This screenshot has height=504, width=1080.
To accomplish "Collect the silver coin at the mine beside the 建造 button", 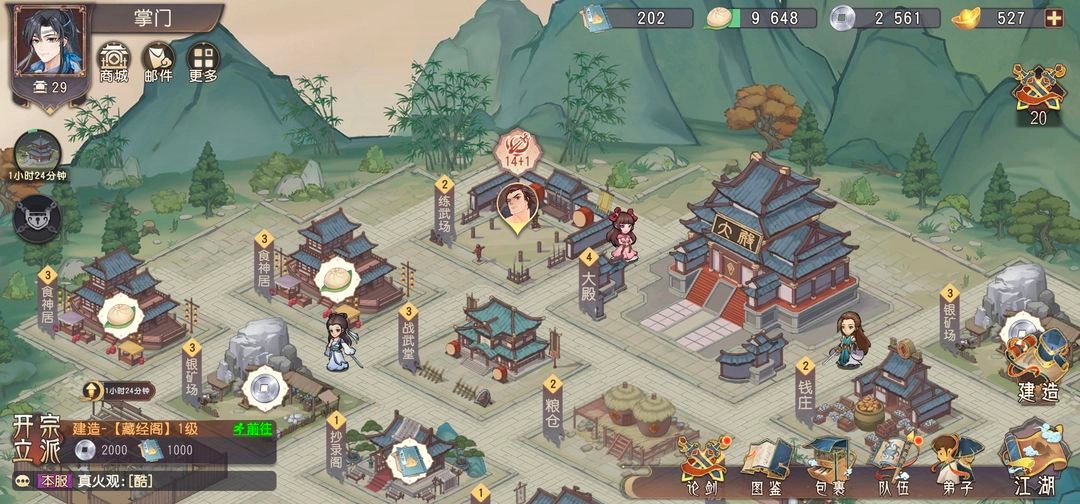I will [x=1021, y=330].
